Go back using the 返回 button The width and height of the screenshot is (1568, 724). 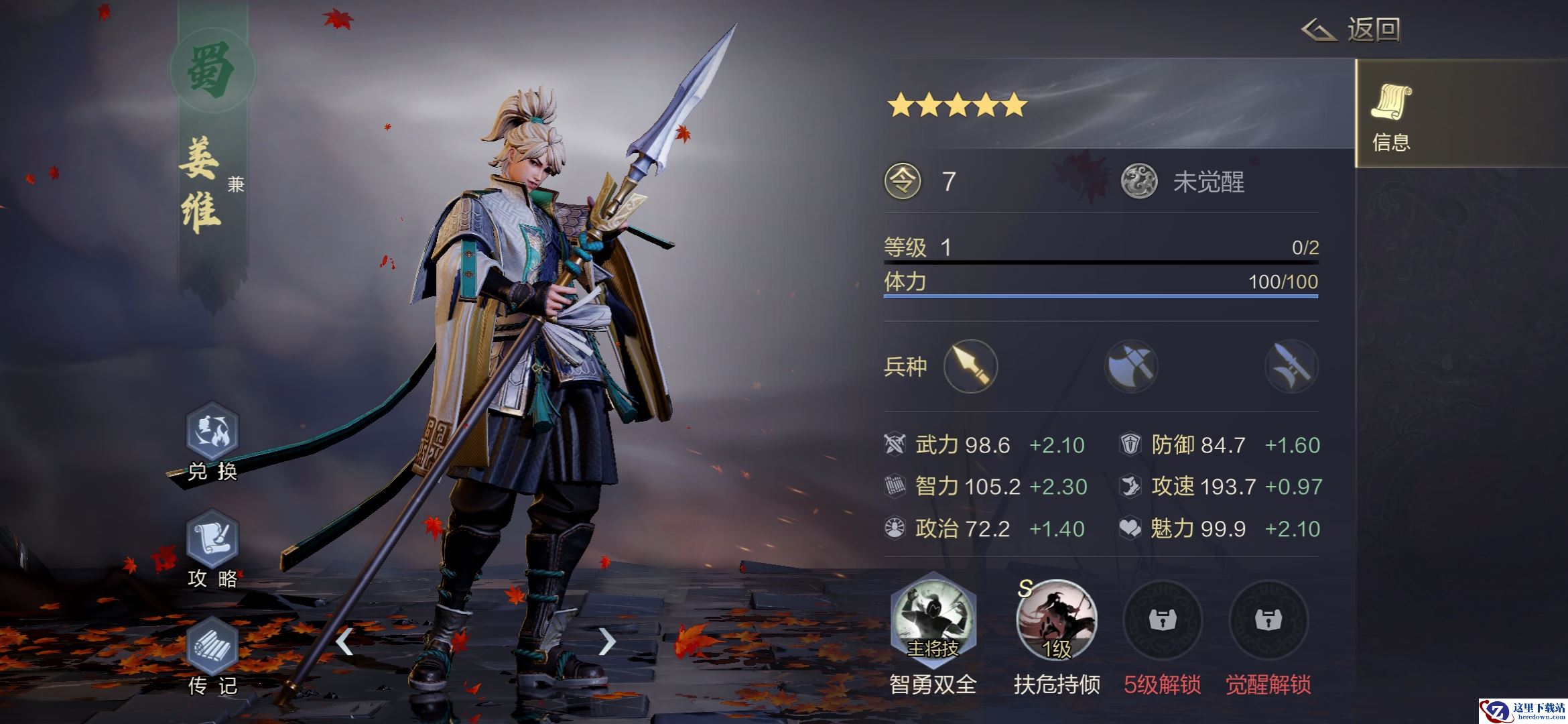[1352, 30]
